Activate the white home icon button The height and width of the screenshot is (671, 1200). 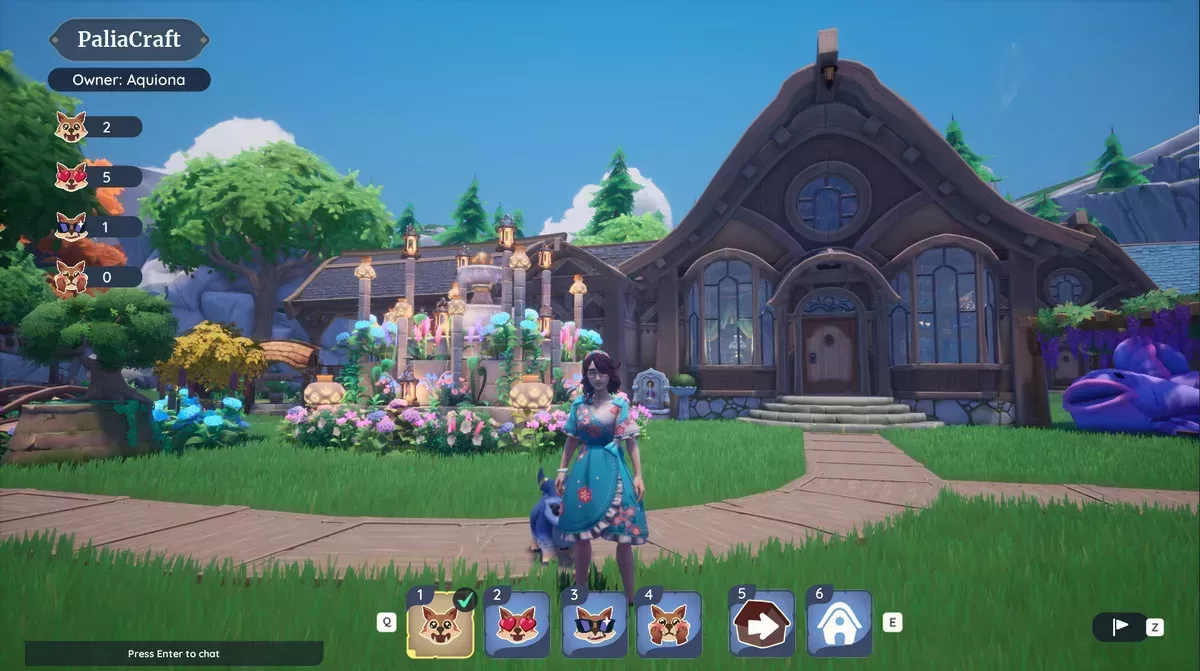click(838, 625)
